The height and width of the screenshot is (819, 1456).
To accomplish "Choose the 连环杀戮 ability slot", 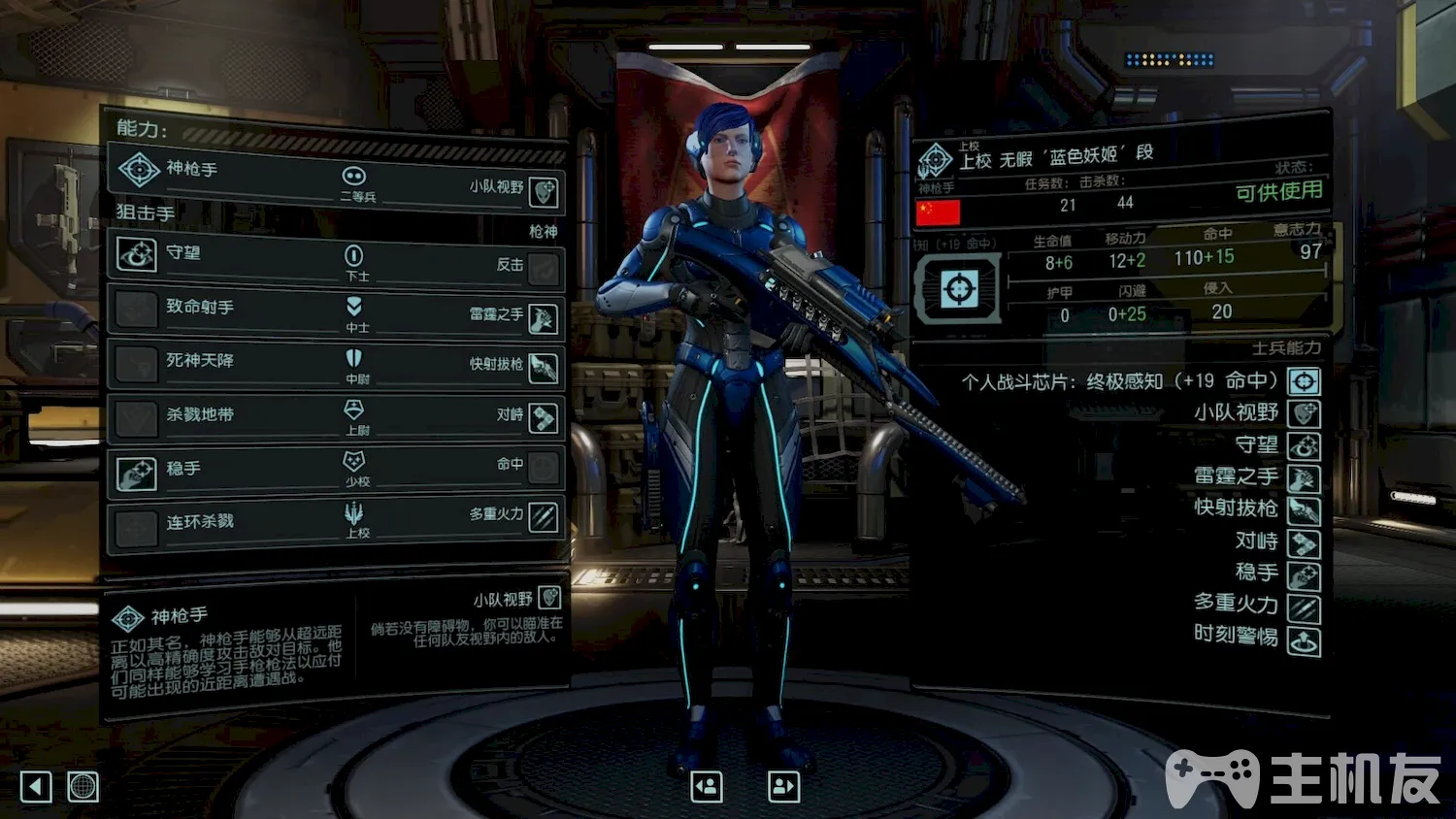I will pyautogui.click(x=137, y=528).
